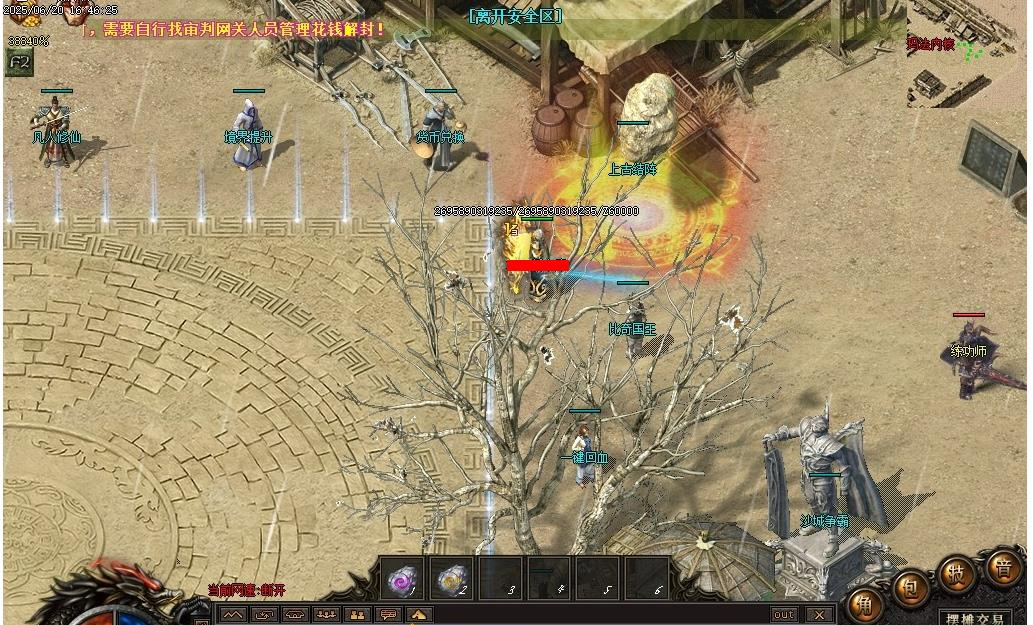Screen dimensions: 1033x625
Task: Open the chat speech-bubble button
Action: [387, 615]
